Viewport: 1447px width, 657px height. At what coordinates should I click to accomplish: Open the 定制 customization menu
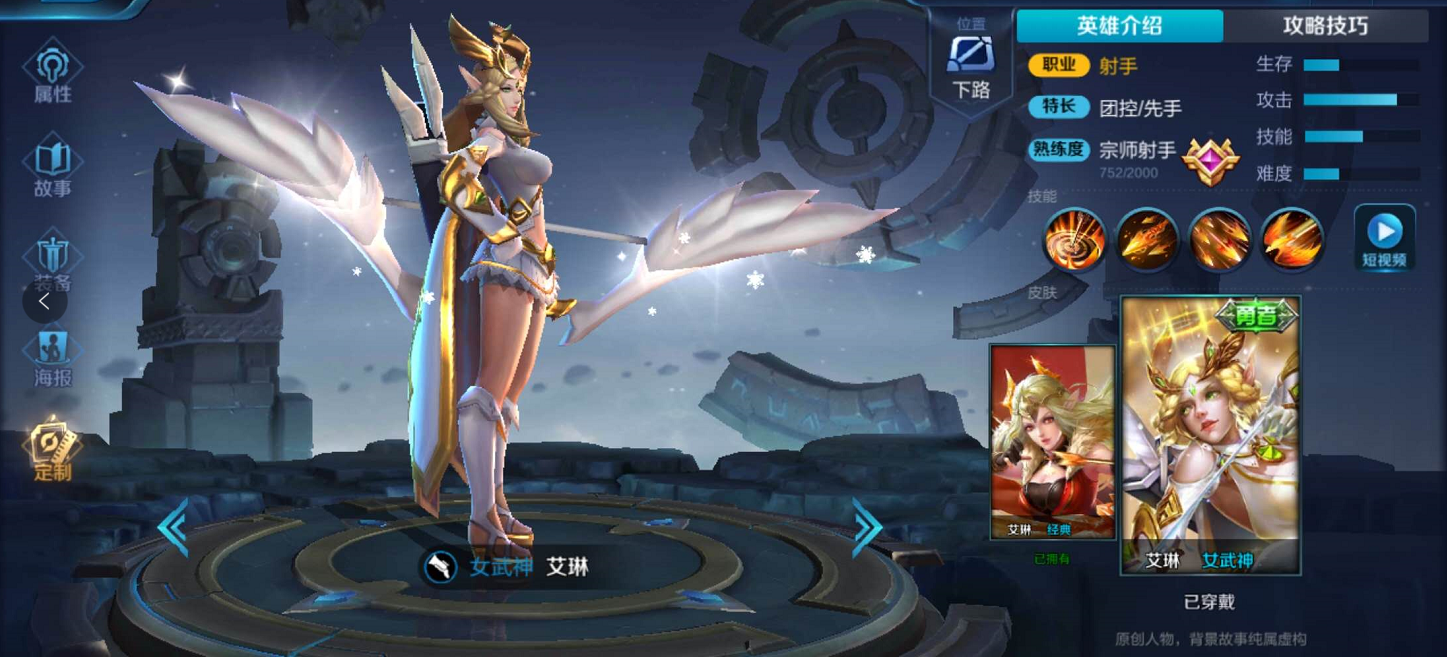click(x=52, y=450)
